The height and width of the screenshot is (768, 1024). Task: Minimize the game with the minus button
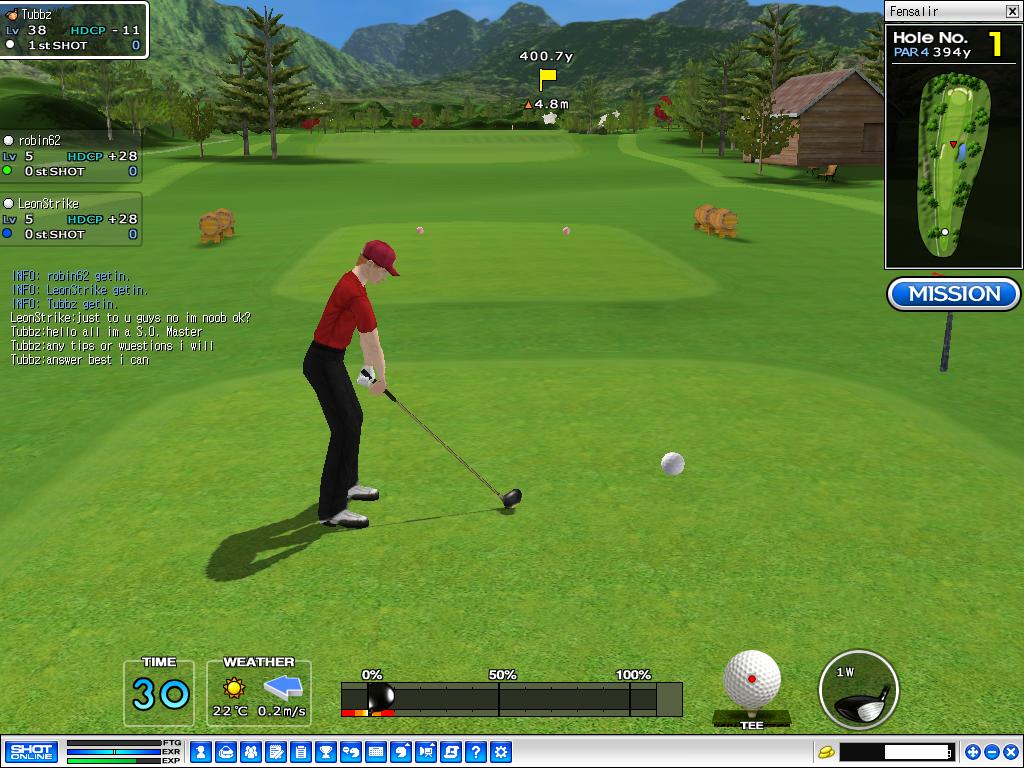tap(991, 752)
